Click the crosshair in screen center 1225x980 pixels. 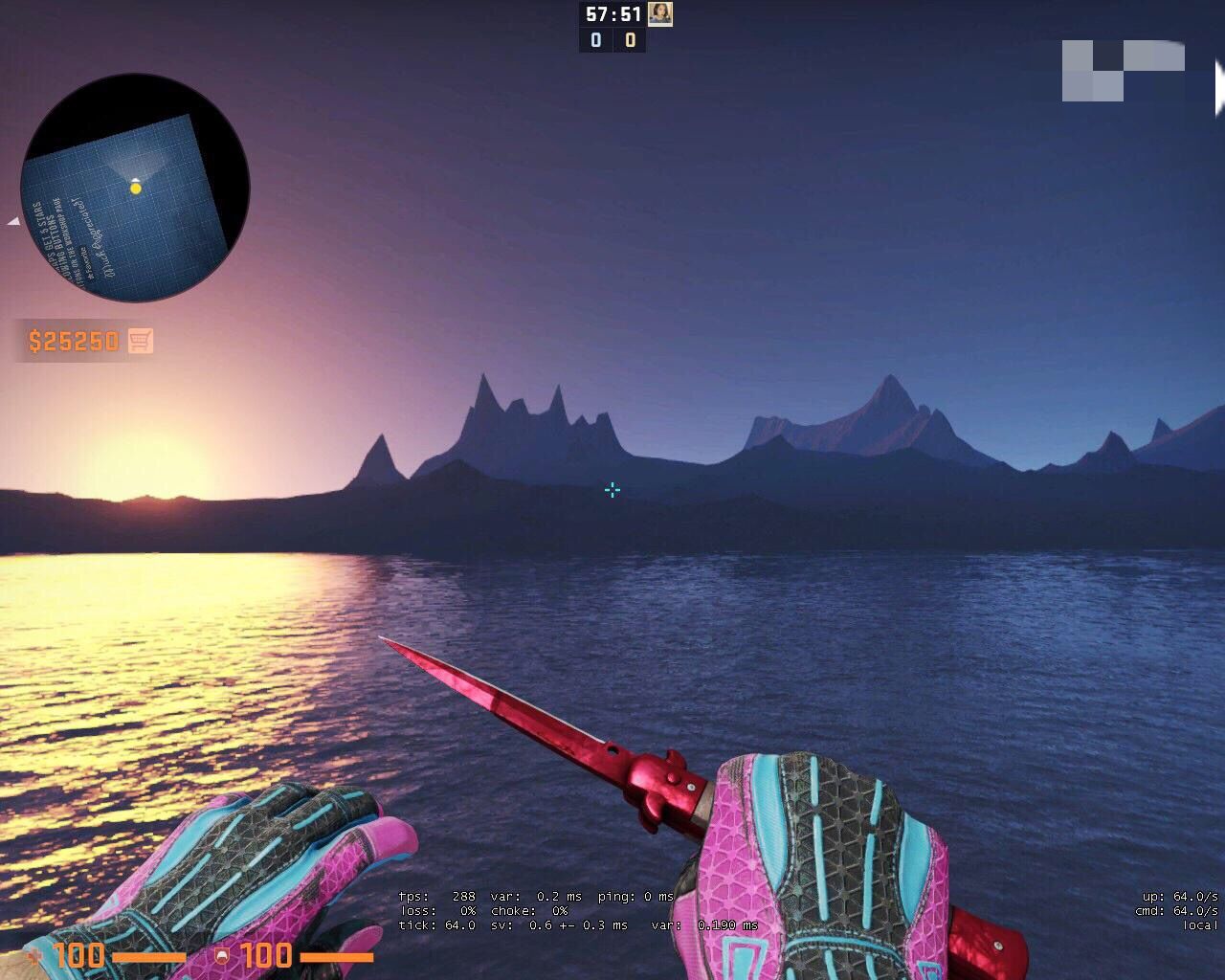coord(612,490)
